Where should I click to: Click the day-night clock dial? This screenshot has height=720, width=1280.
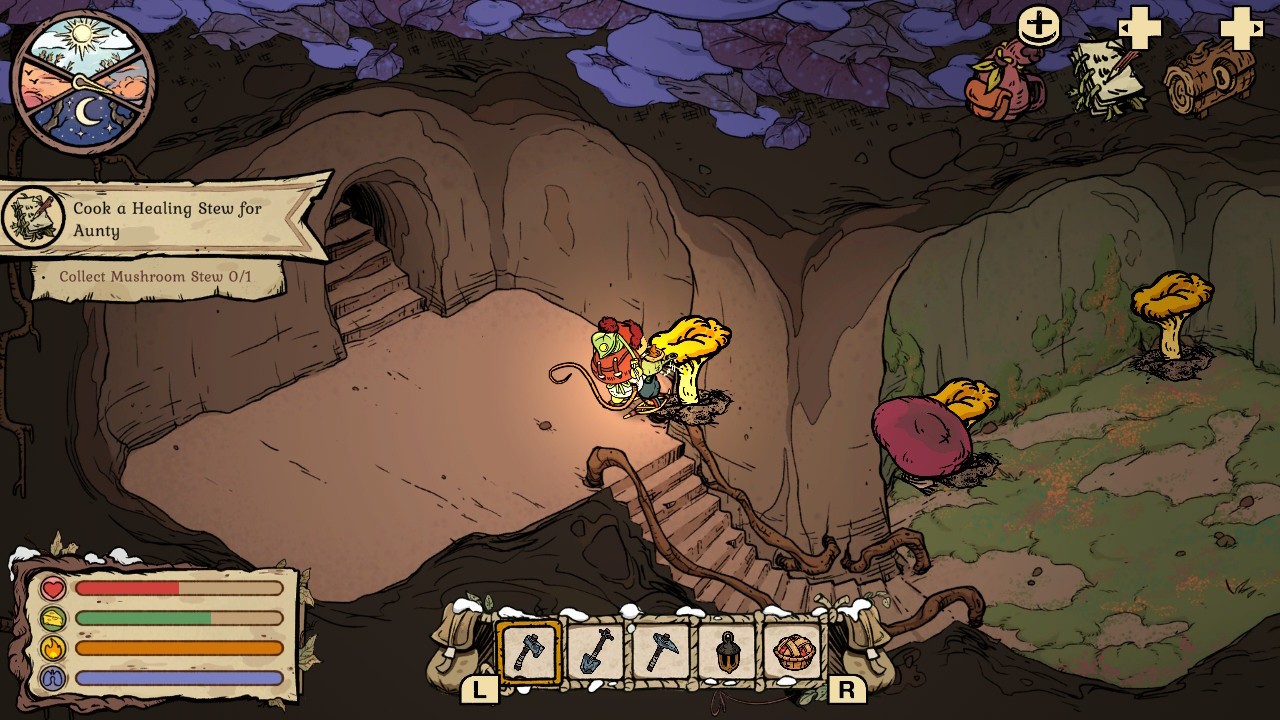tap(83, 82)
